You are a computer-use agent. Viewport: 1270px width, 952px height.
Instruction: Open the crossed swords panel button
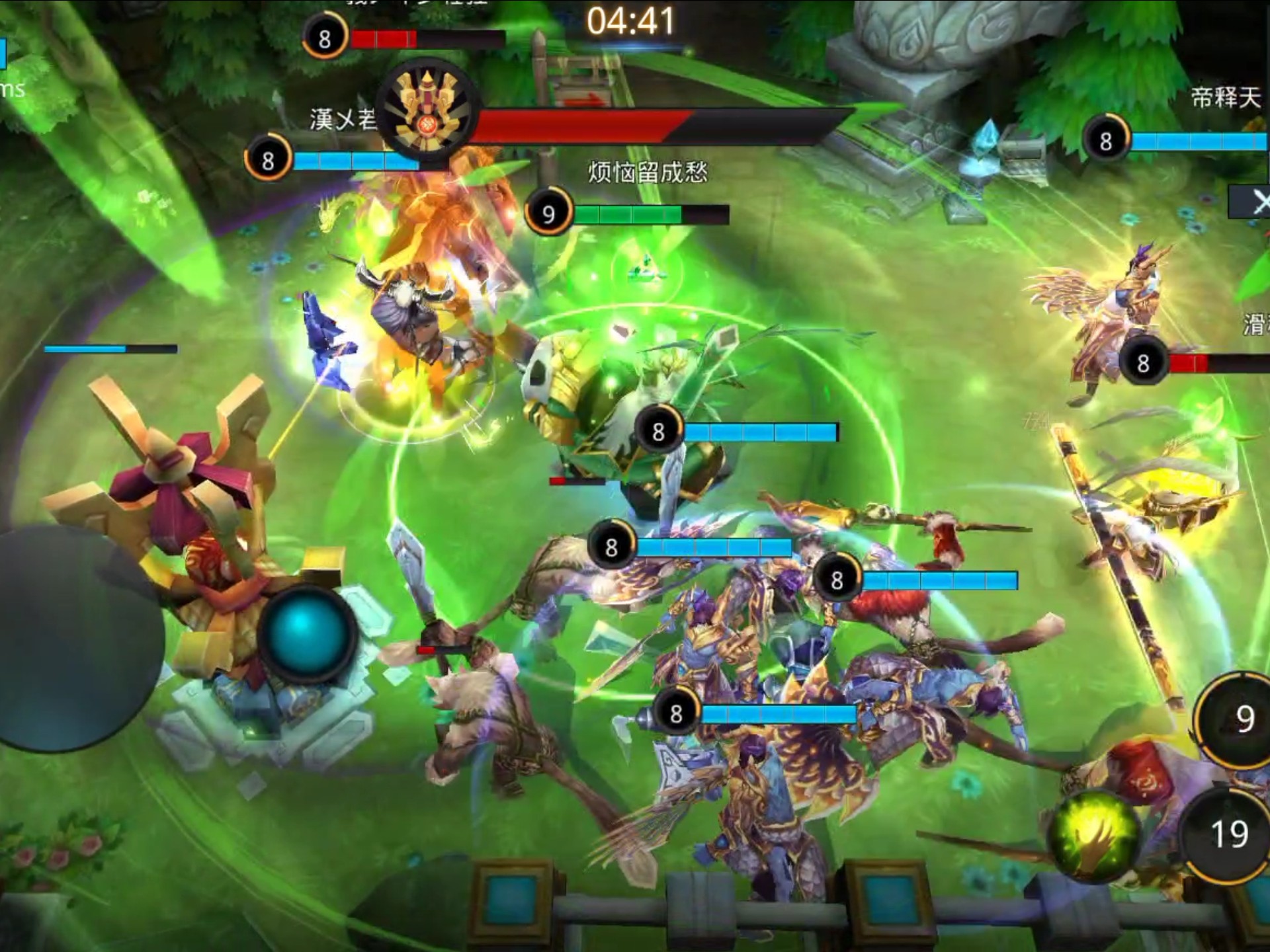[x=1254, y=202]
